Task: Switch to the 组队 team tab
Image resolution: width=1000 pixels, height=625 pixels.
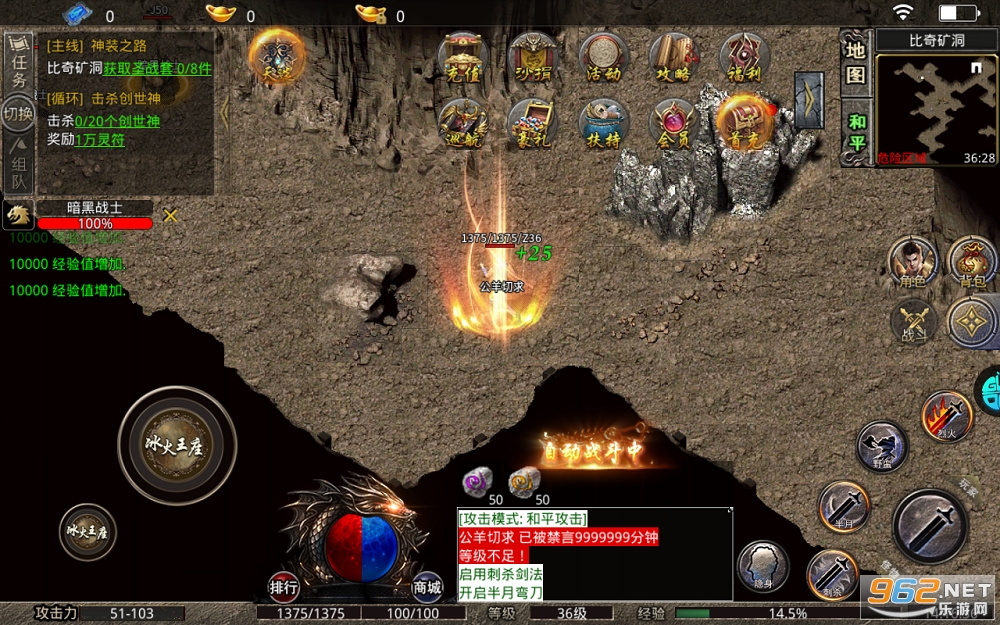Action: 17,166
